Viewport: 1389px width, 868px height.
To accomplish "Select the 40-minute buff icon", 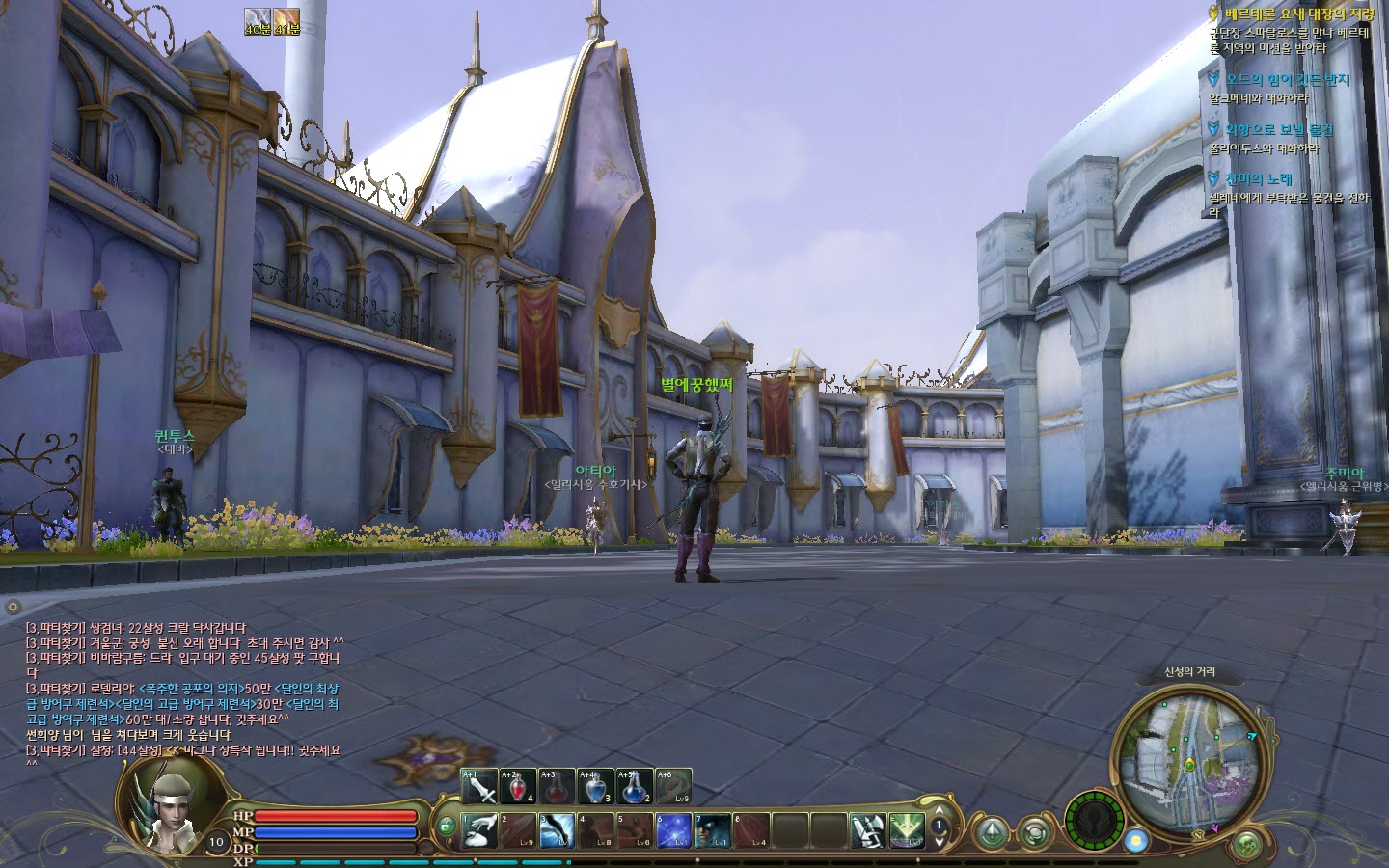I will pos(257,21).
